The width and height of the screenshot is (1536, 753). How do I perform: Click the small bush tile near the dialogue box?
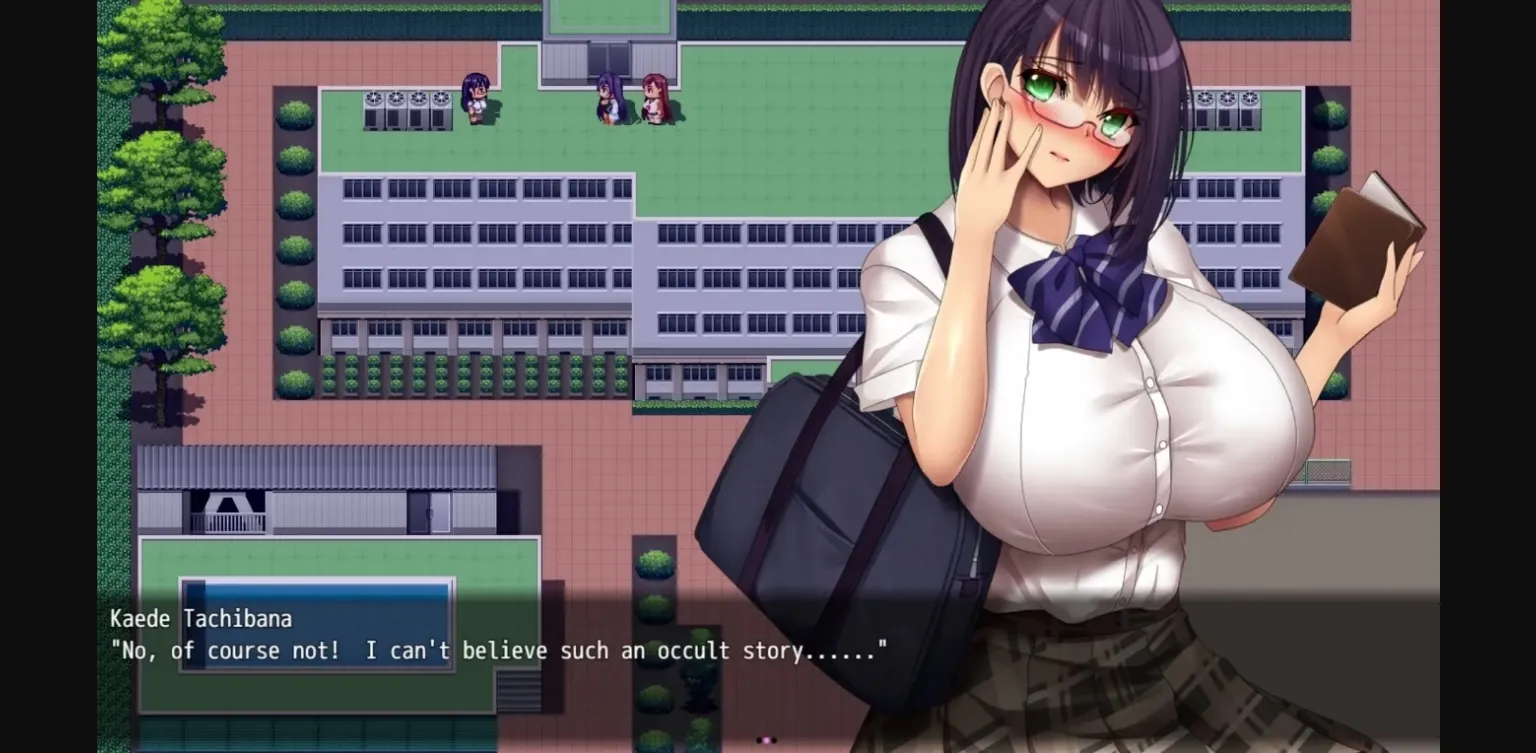655,565
